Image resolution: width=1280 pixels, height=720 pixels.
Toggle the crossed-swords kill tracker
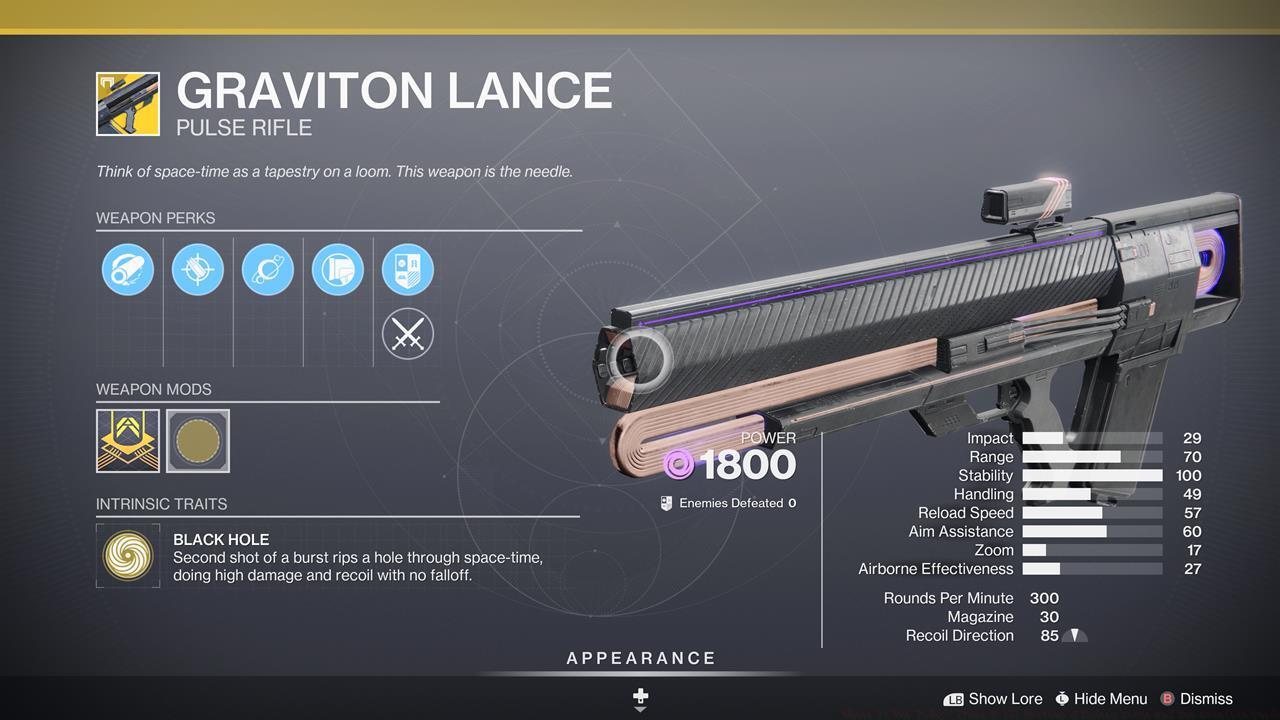pyautogui.click(x=407, y=333)
